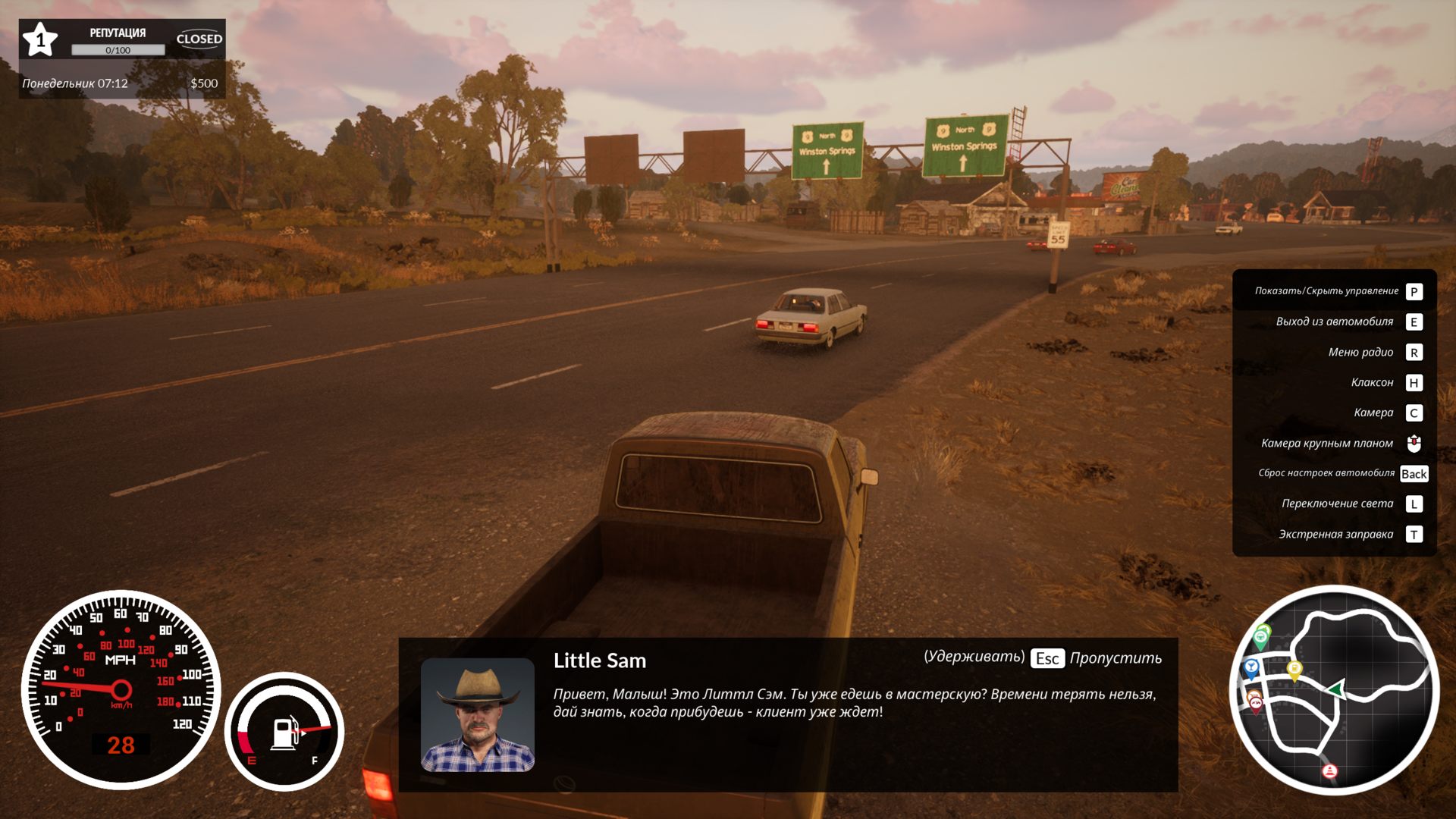
Task: Open the circular road minimap
Action: [x=1333, y=690]
